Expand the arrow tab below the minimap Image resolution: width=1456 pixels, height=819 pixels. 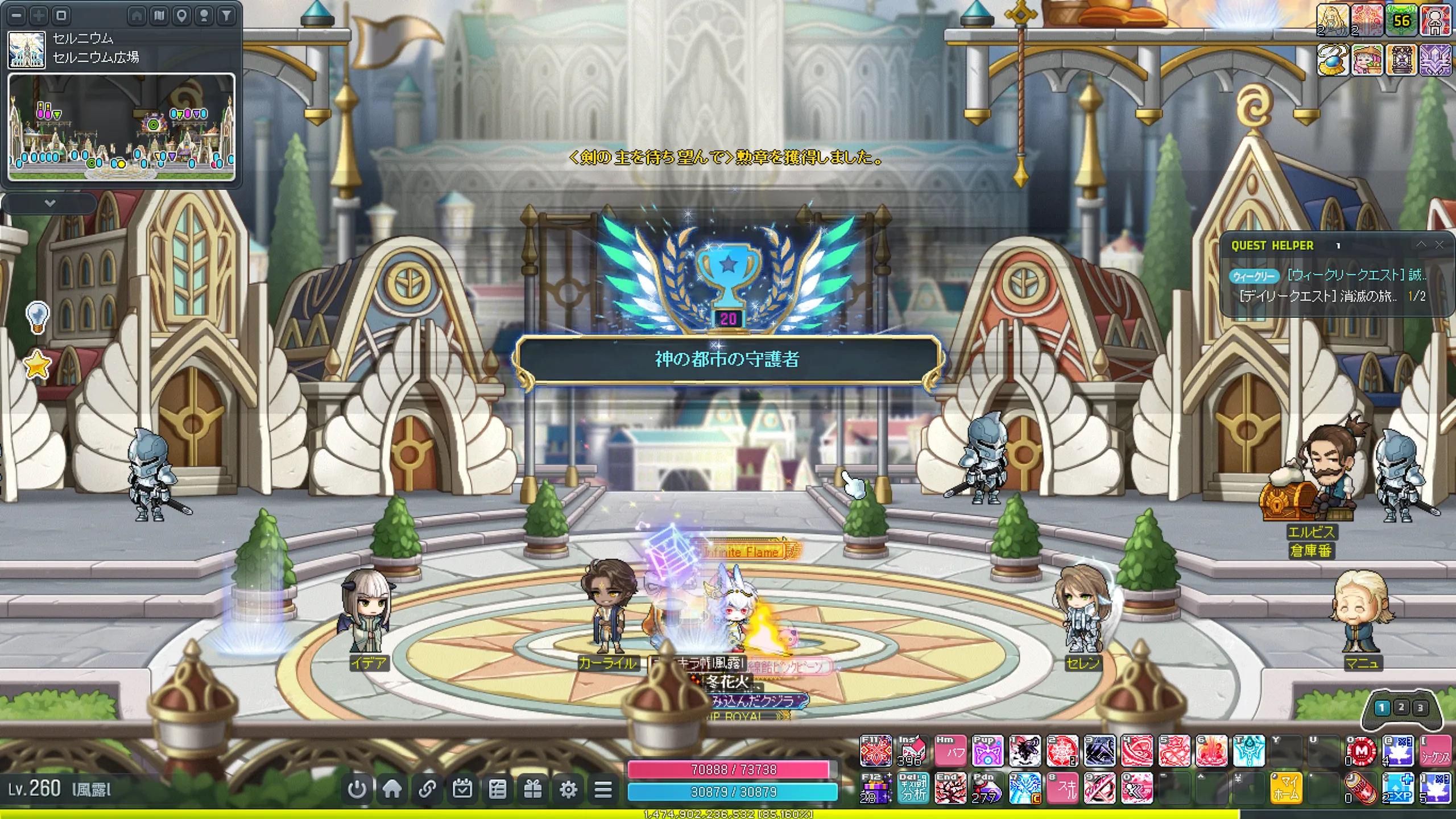pos(49,203)
